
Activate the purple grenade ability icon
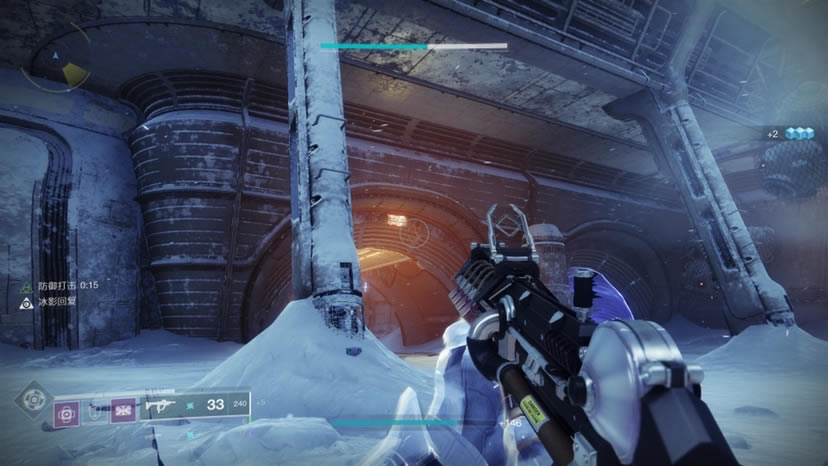click(x=68, y=410)
